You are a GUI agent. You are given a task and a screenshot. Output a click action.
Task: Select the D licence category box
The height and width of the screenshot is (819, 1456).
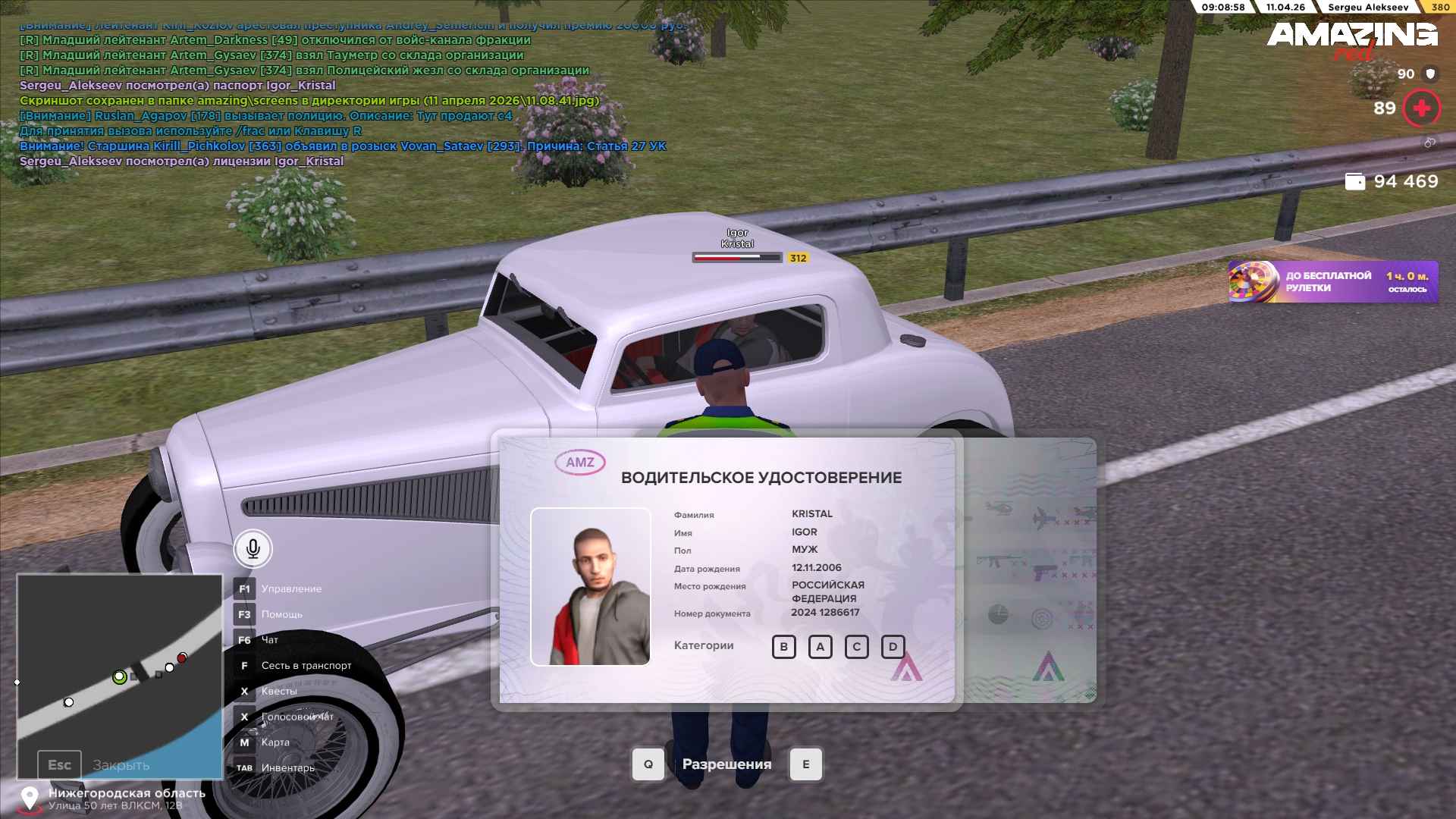(x=893, y=647)
